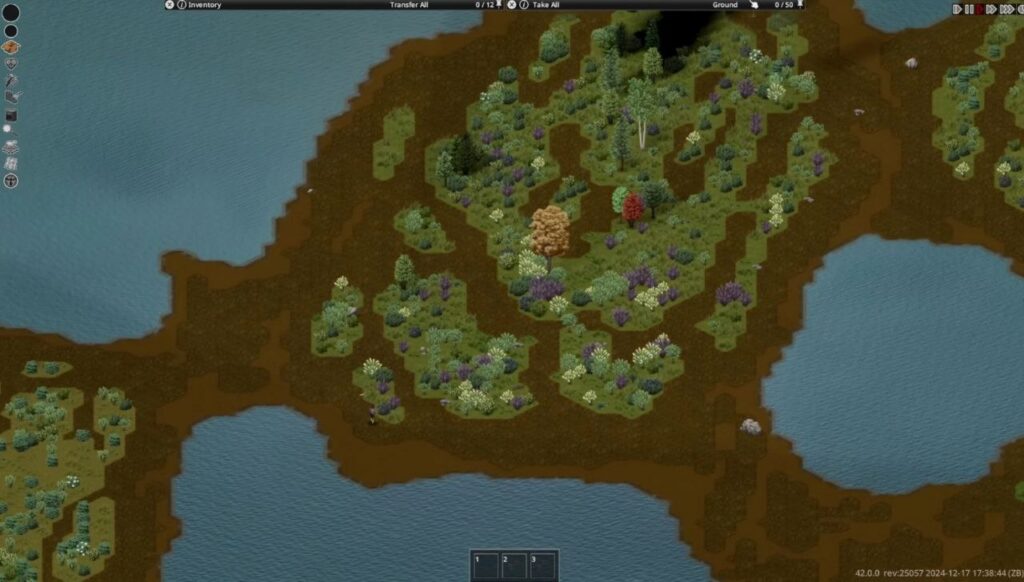Activate triple-arrow fastest speed
The image size is (1024, 582).
pos(1006,9)
